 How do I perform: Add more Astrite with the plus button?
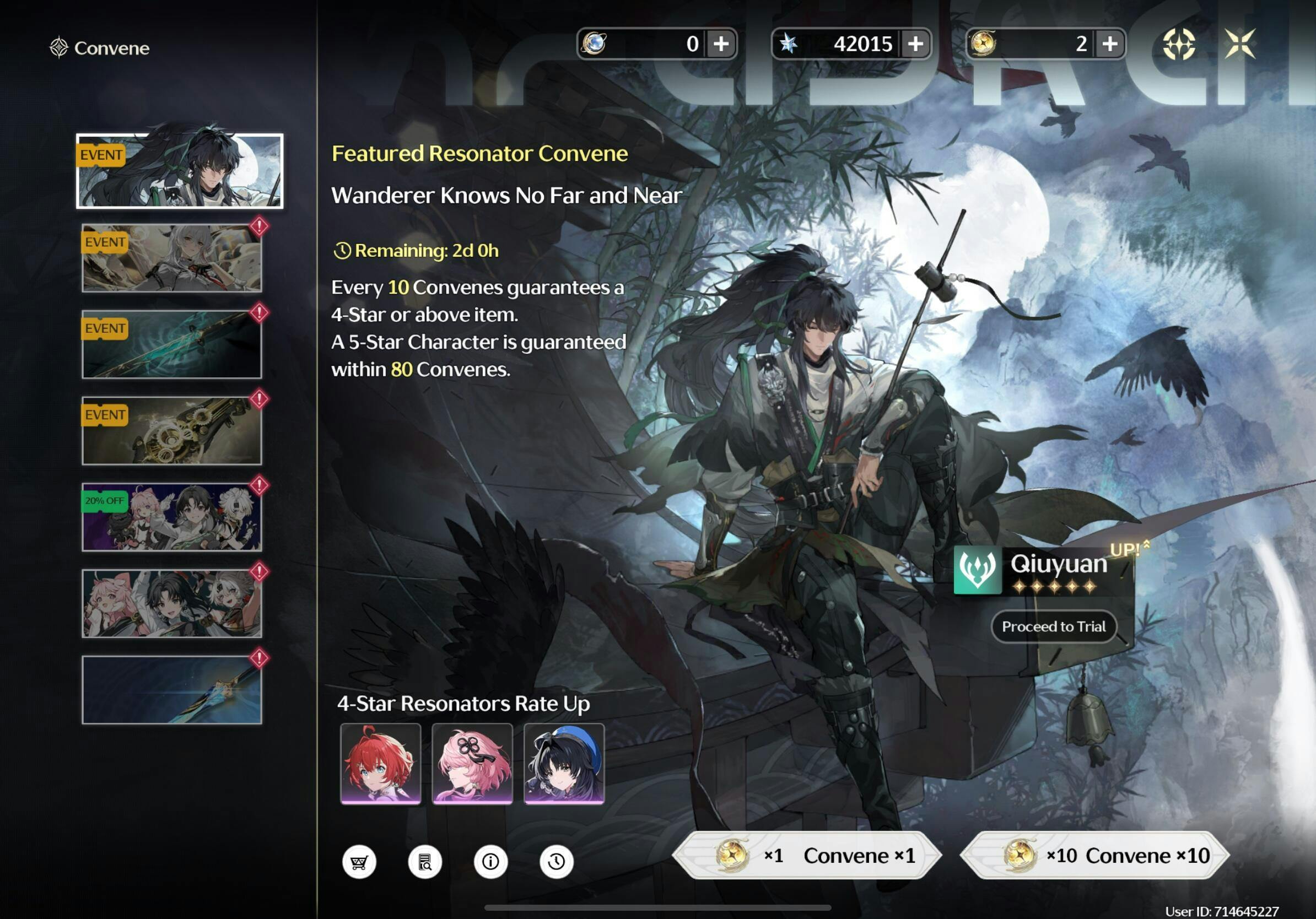coord(915,44)
